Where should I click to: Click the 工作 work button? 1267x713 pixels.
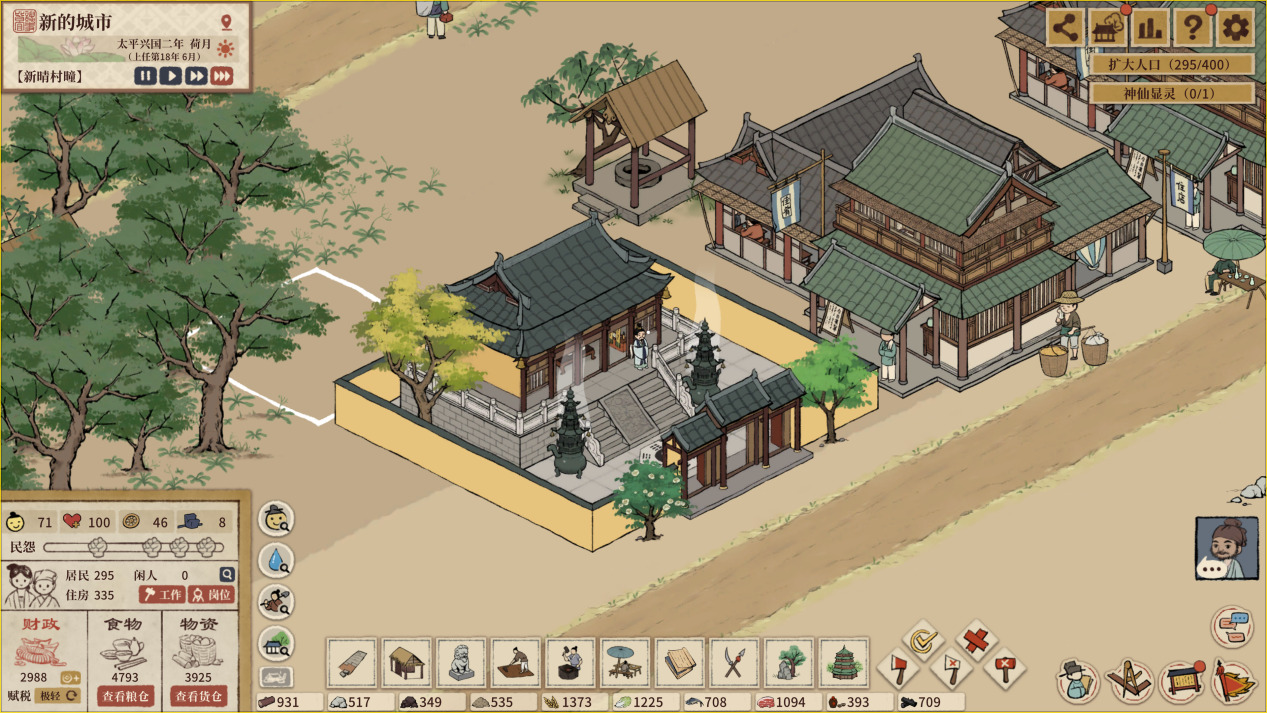pos(162,594)
